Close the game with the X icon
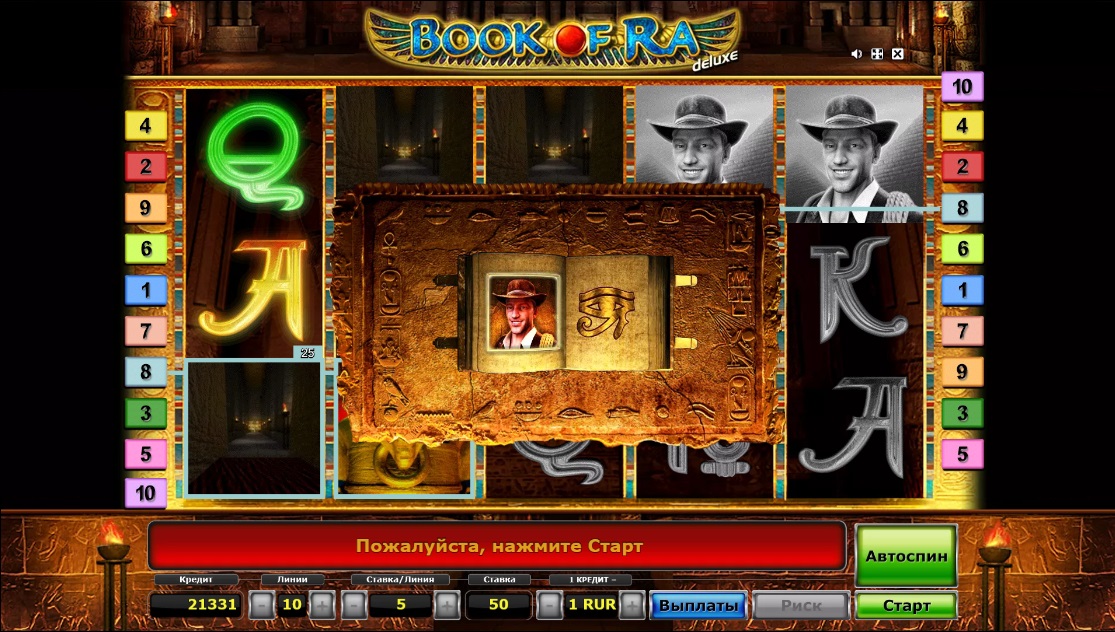Viewport: 1115px width, 632px height. tap(898, 54)
